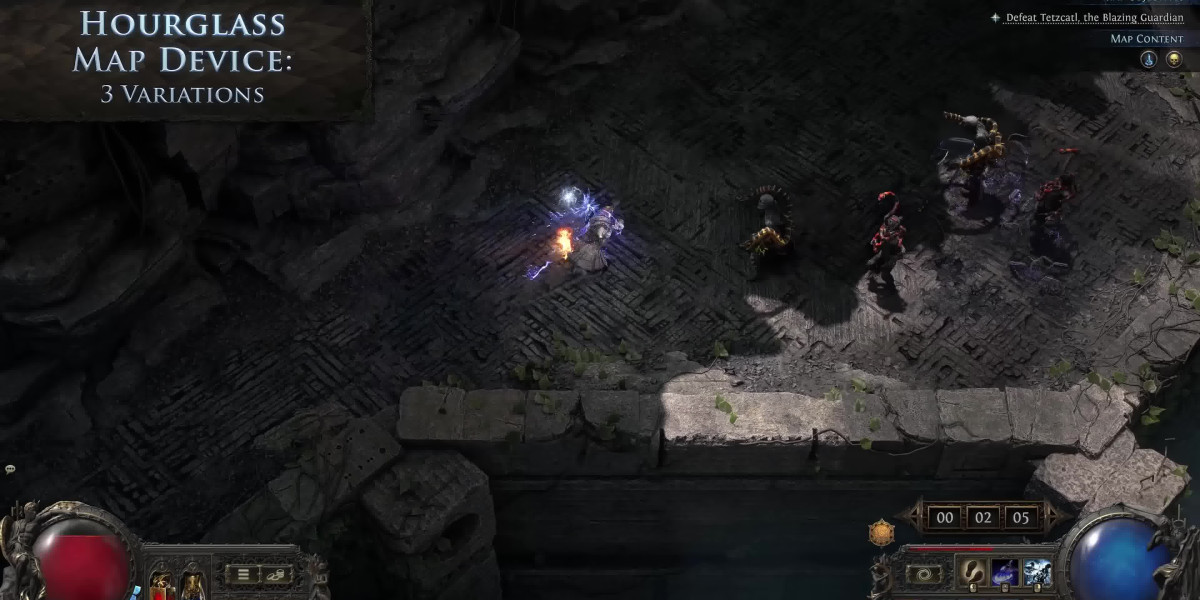Open the menu button with three bars
The width and height of the screenshot is (1200, 600).
click(x=242, y=574)
